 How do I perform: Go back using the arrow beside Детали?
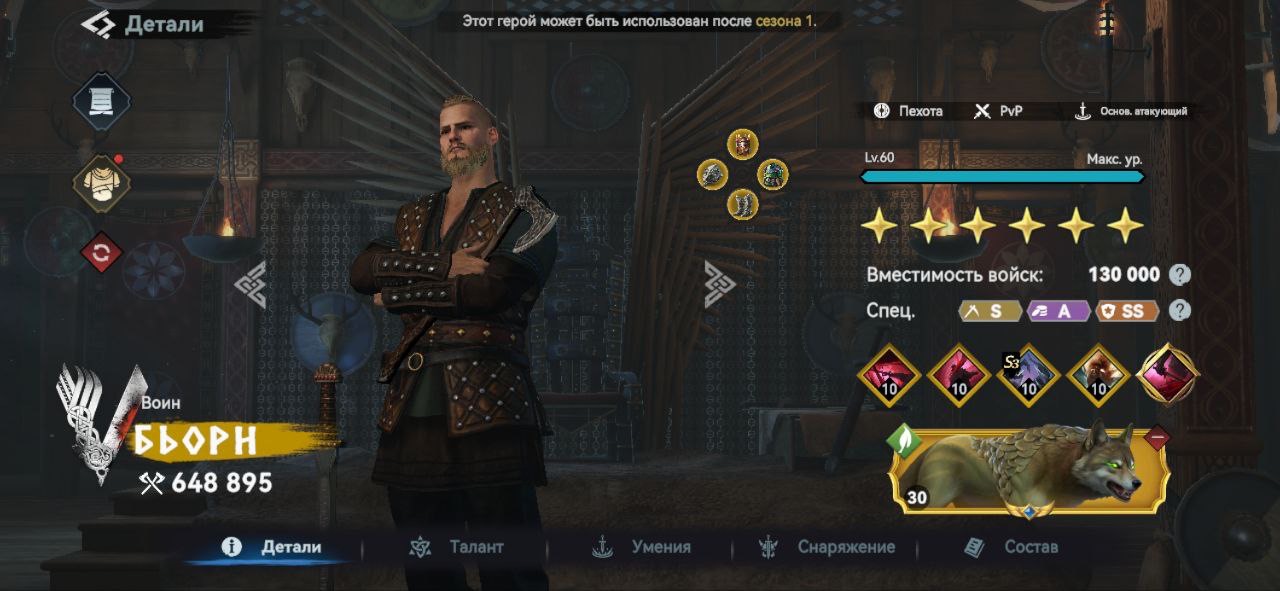click(97, 24)
